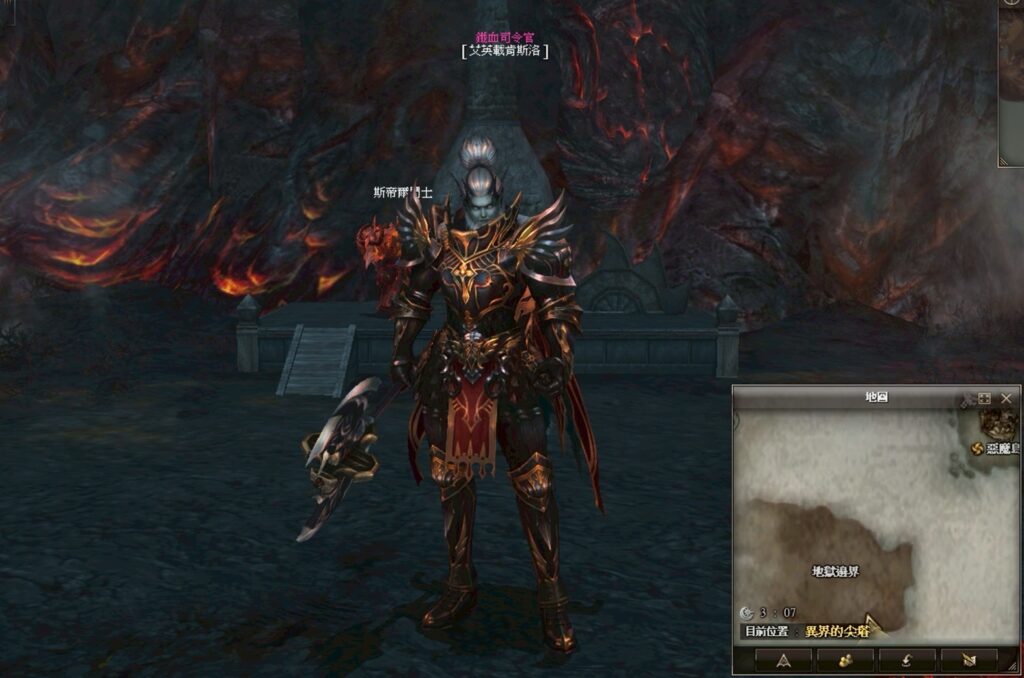Close the 地圖 map window
Screen dimensions: 1024x678
coord(1006,398)
